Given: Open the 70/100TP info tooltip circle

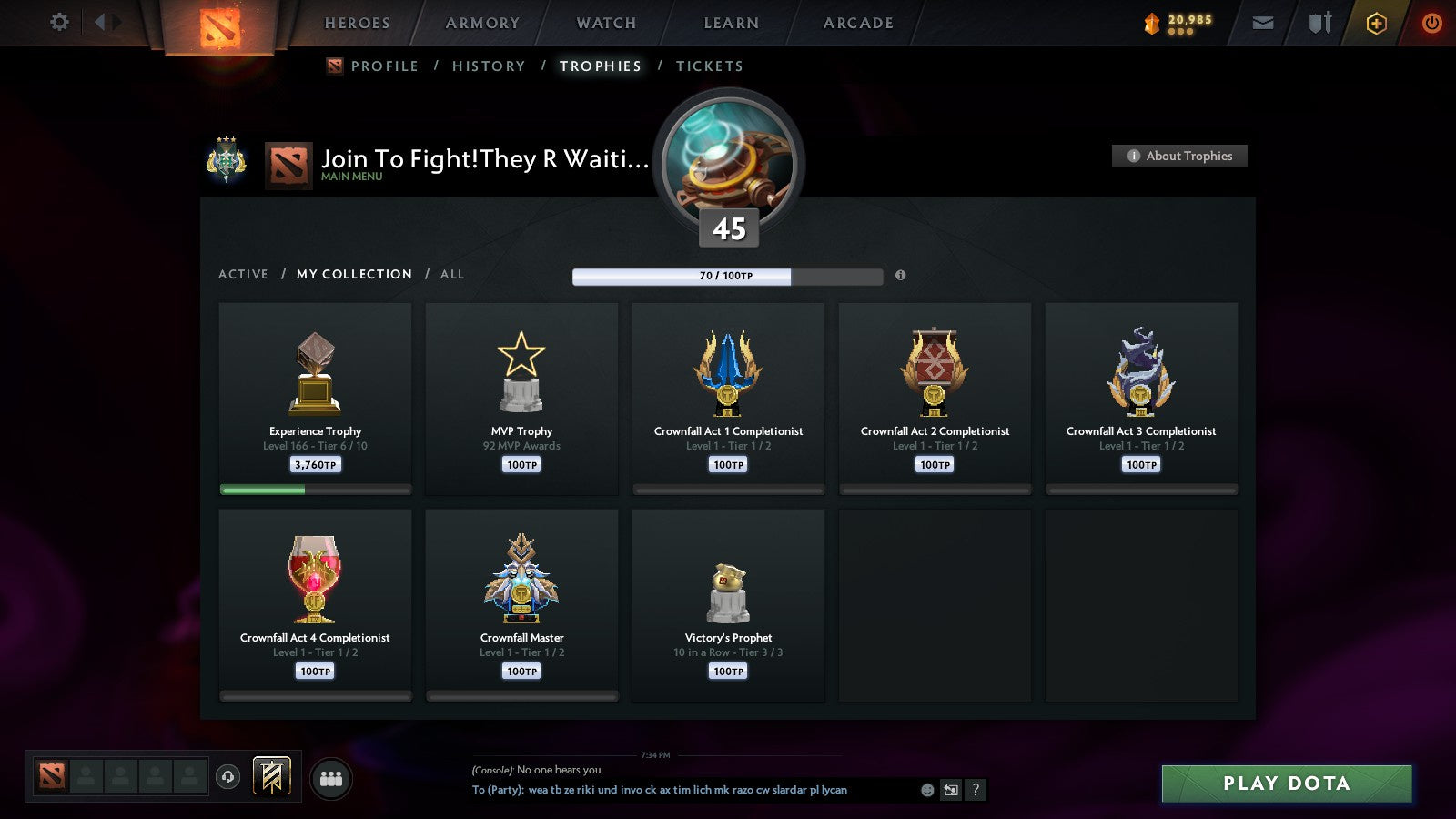Looking at the screenshot, I should pyautogui.click(x=901, y=276).
